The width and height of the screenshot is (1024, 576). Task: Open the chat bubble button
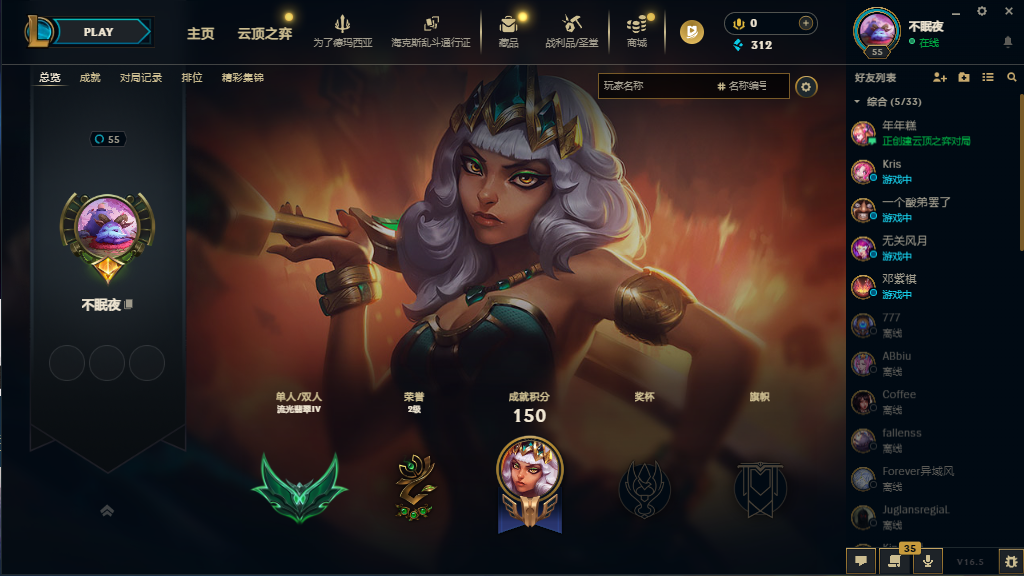(x=860, y=562)
